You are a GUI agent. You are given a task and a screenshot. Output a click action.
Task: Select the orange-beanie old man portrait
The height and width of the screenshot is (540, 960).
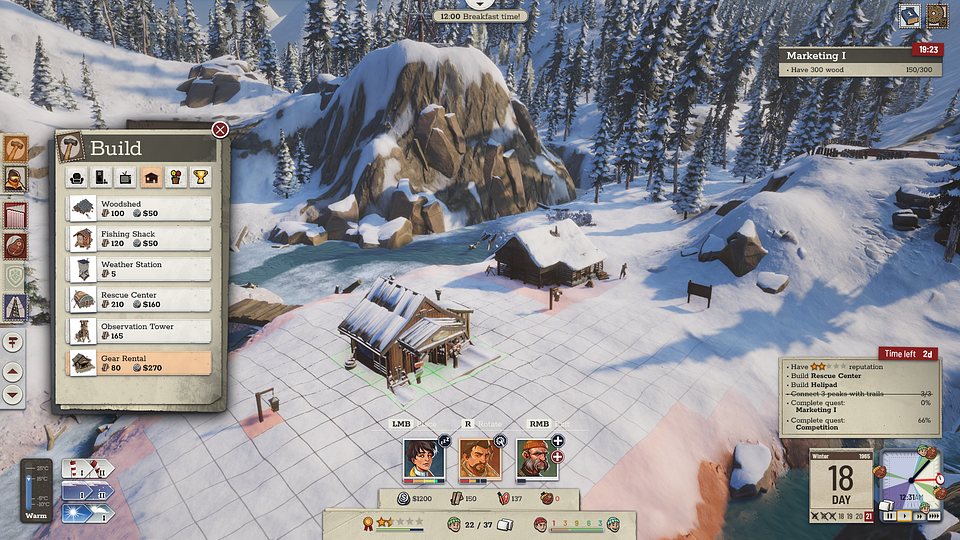pos(535,458)
